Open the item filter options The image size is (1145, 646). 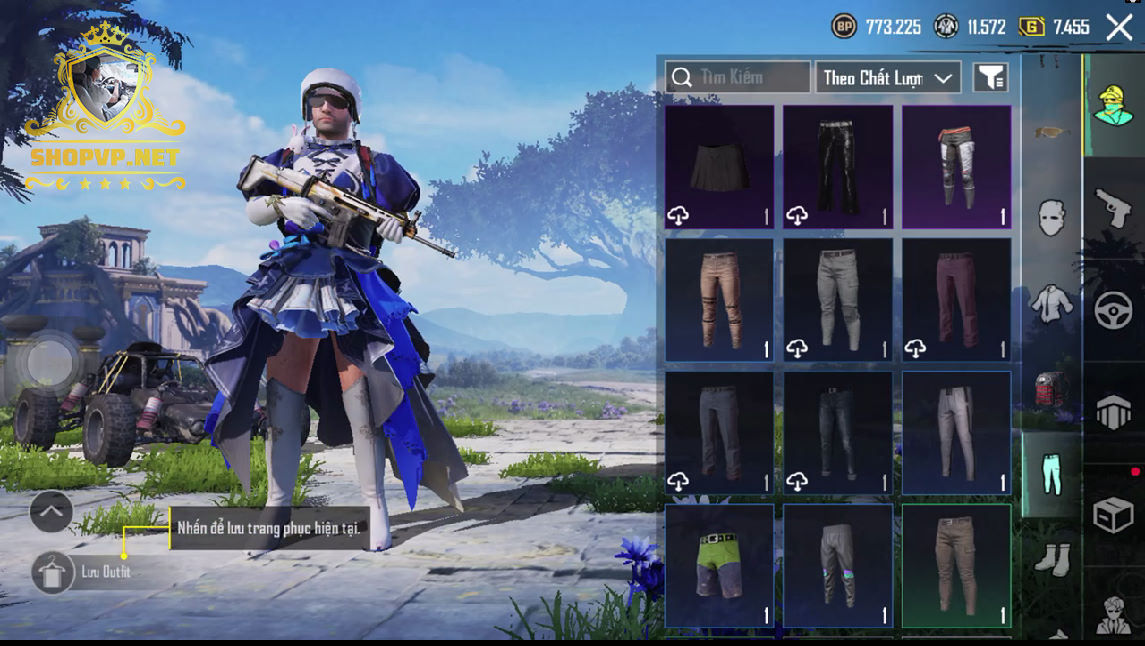pyautogui.click(x=990, y=77)
